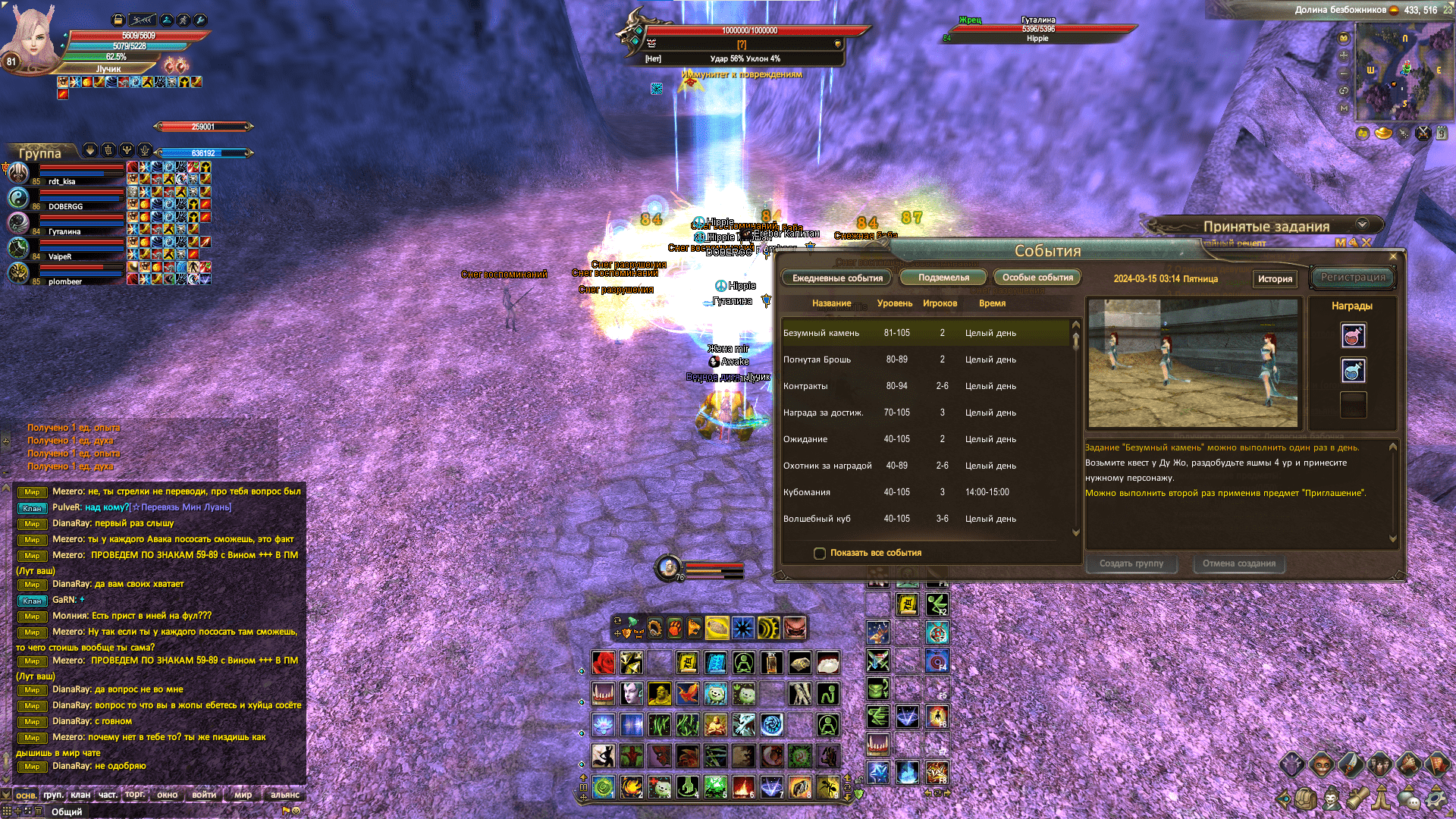Image resolution: width=1456 pixels, height=819 pixels.
Task: Open the chat channel dropdown 'Общий'
Action: 67,811
